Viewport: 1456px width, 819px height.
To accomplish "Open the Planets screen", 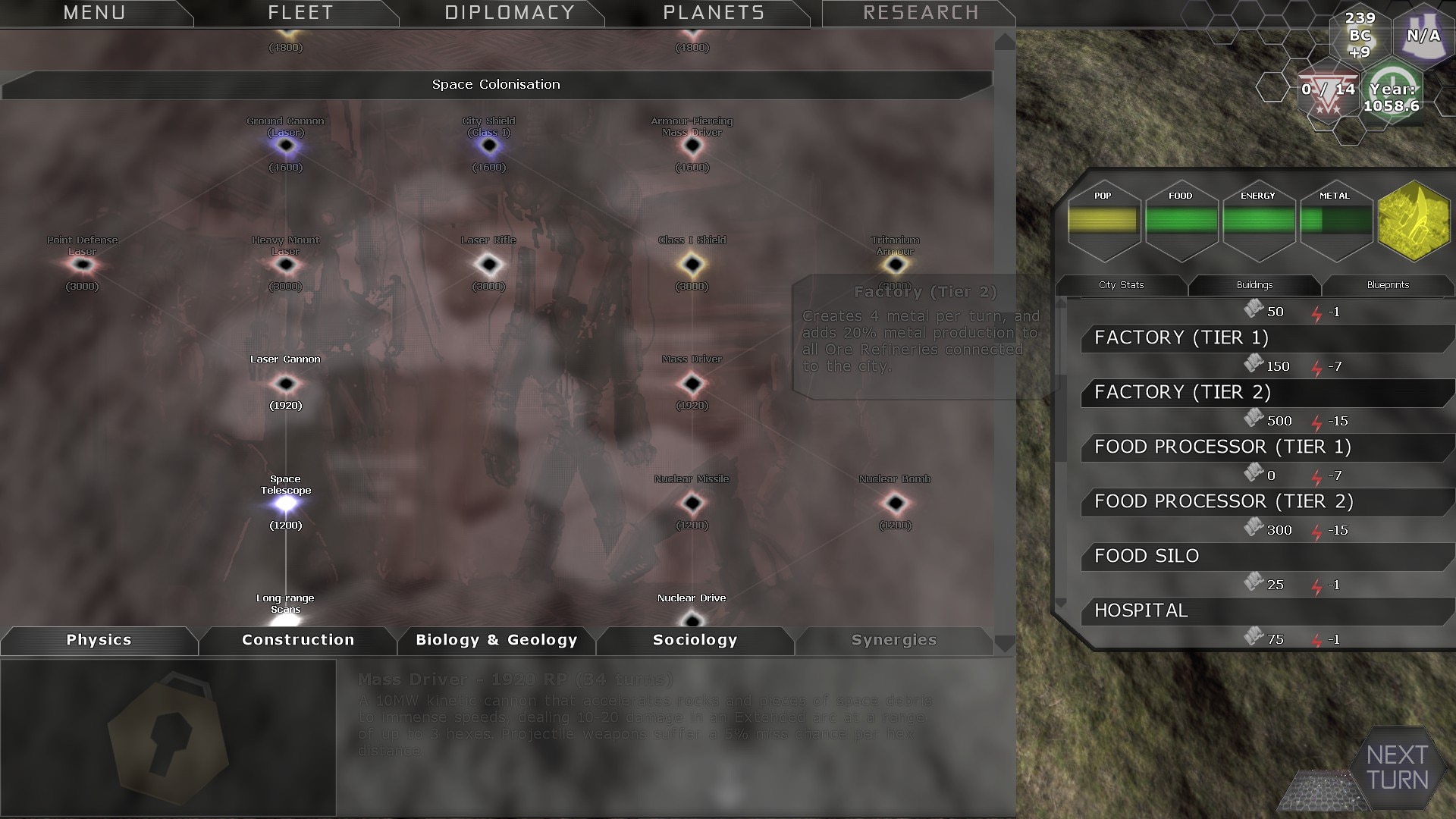I will coord(714,13).
